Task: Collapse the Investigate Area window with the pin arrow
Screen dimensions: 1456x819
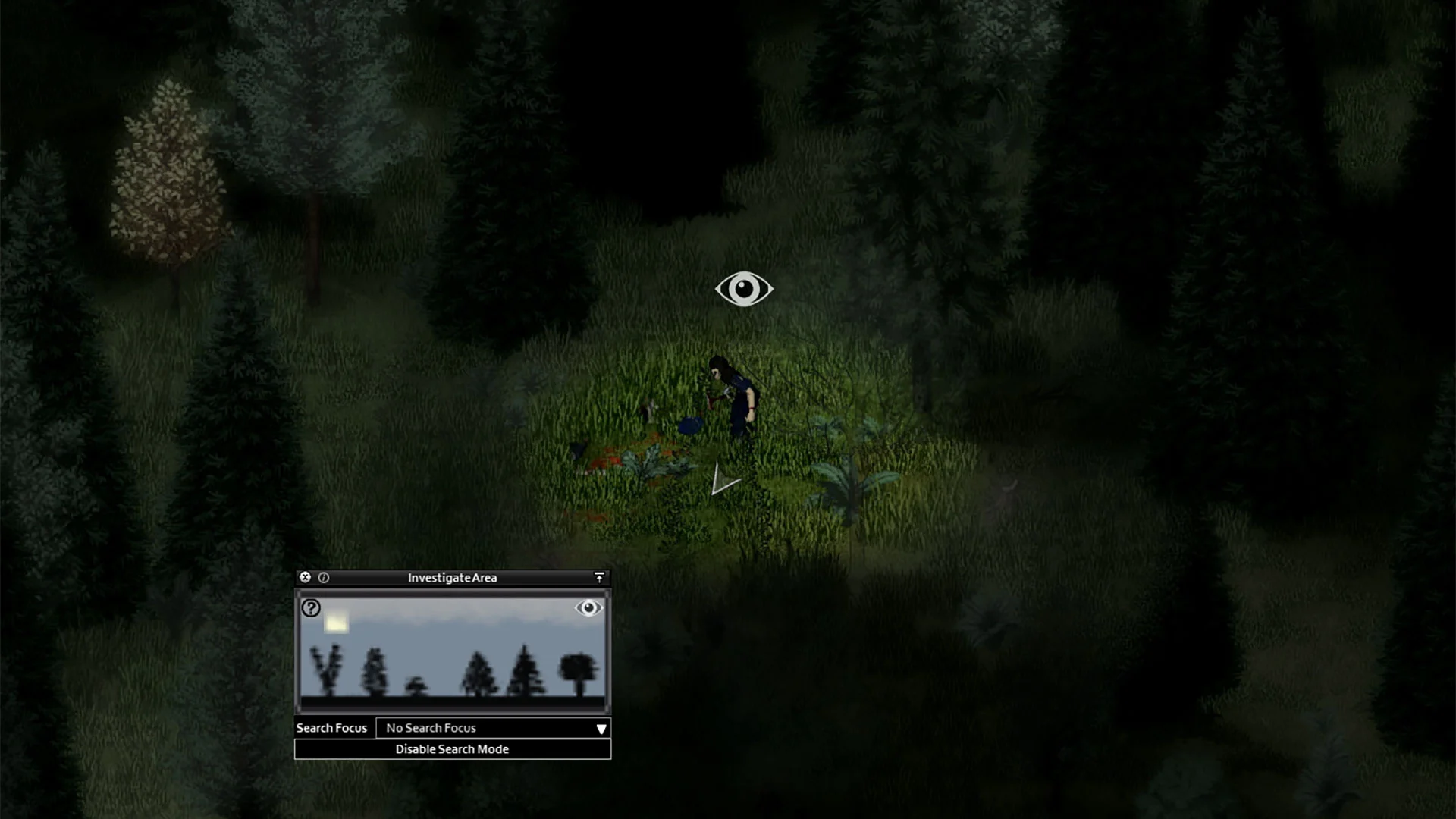Action: pyautogui.click(x=600, y=576)
